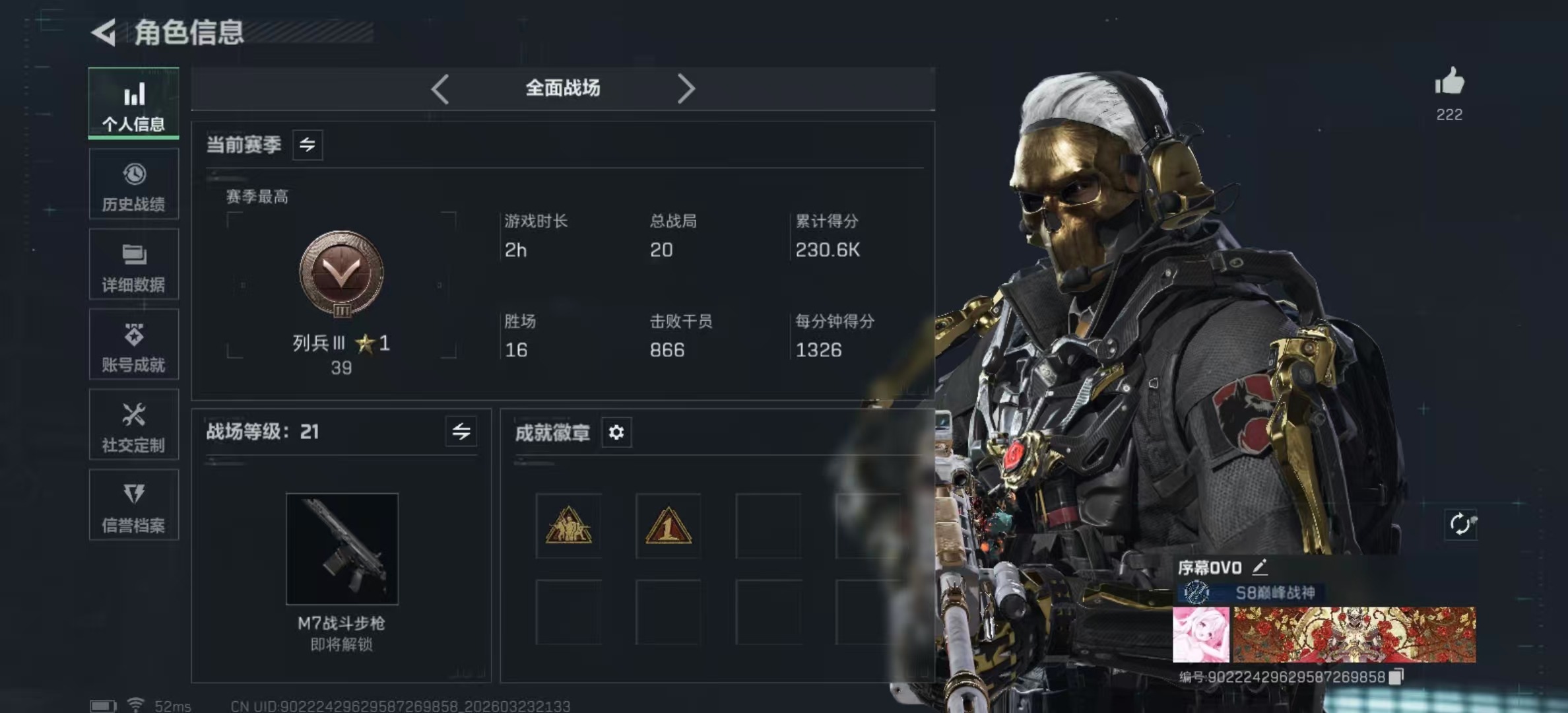Open the 账号成就 tab
The height and width of the screenshot is (713, 1568).
pyautogui.click(x=134, y=345)
